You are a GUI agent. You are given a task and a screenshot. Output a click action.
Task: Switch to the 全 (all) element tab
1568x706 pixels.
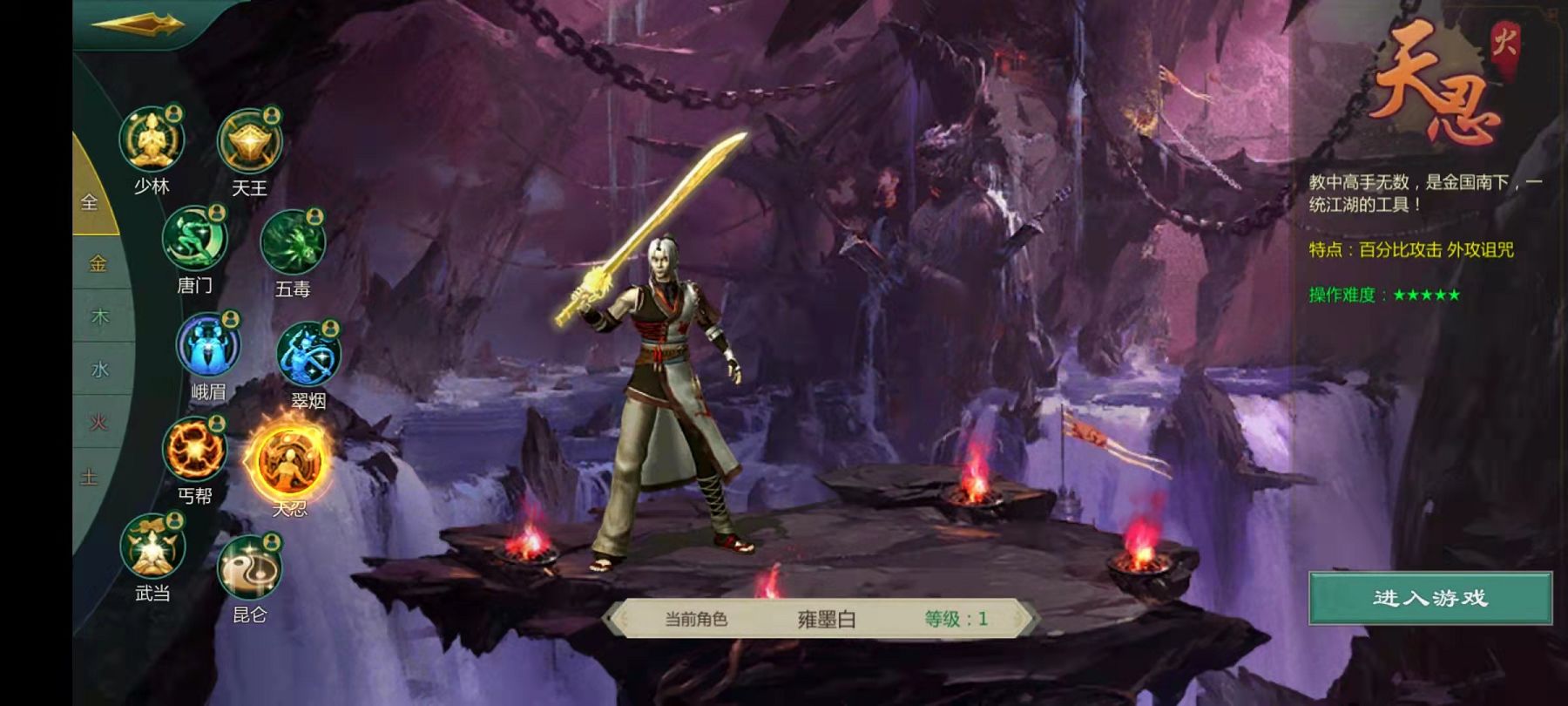point(90,202)
